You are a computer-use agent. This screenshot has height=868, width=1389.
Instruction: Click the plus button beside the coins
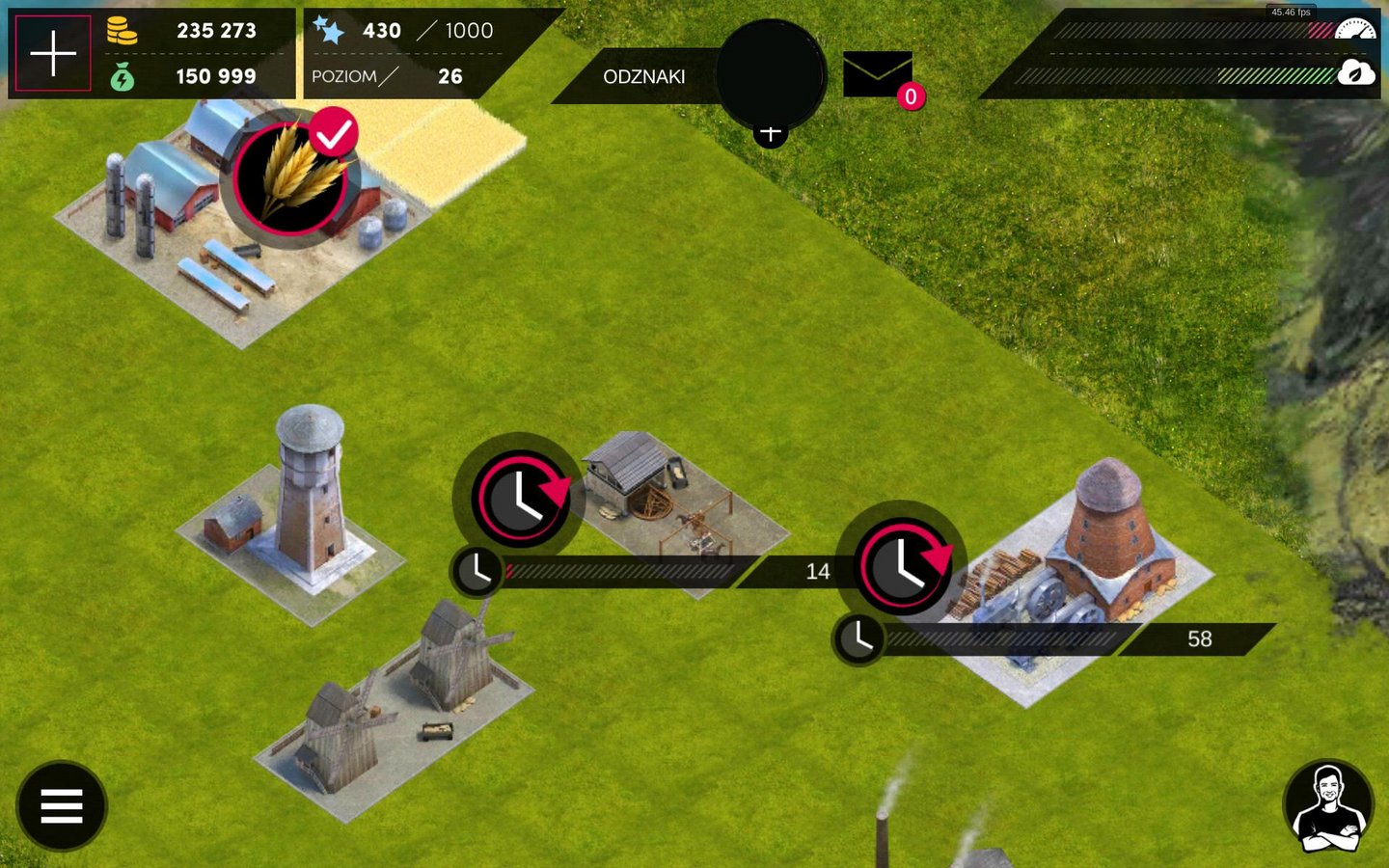[53, 53]
